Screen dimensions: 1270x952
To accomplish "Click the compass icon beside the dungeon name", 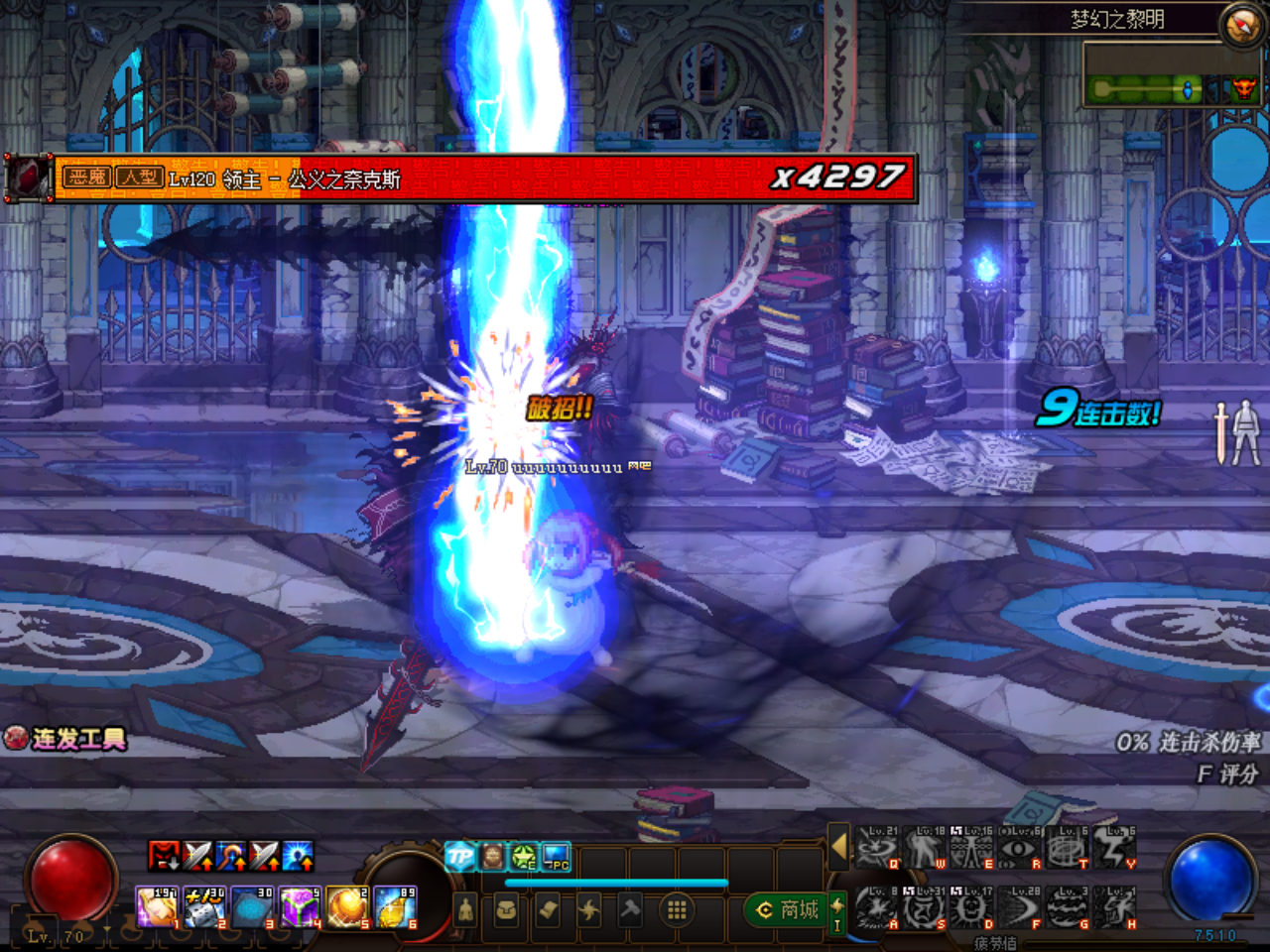I will (x=1241, y=25).
